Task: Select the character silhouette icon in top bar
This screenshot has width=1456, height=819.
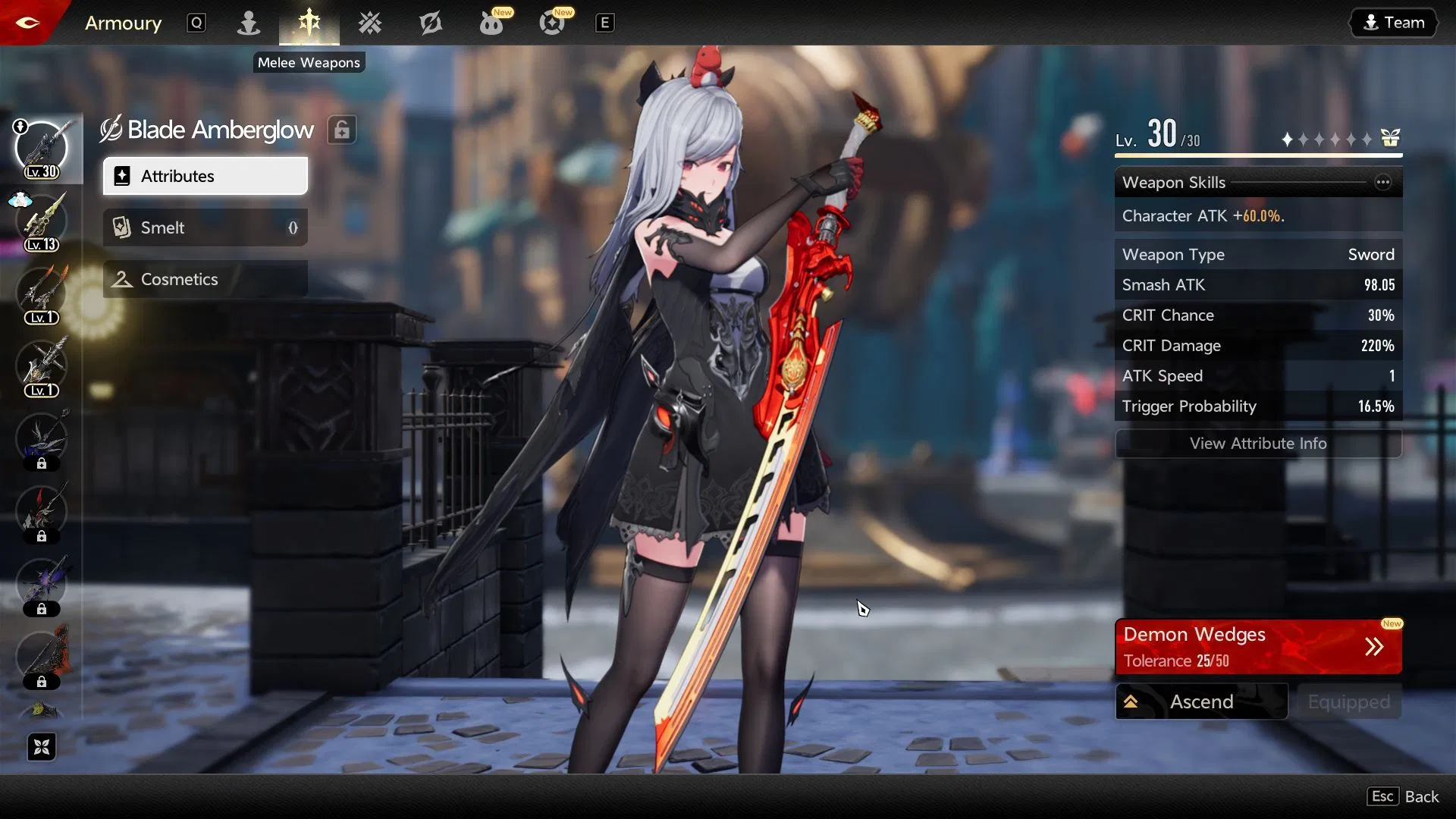Action: (x=249, y=23)
